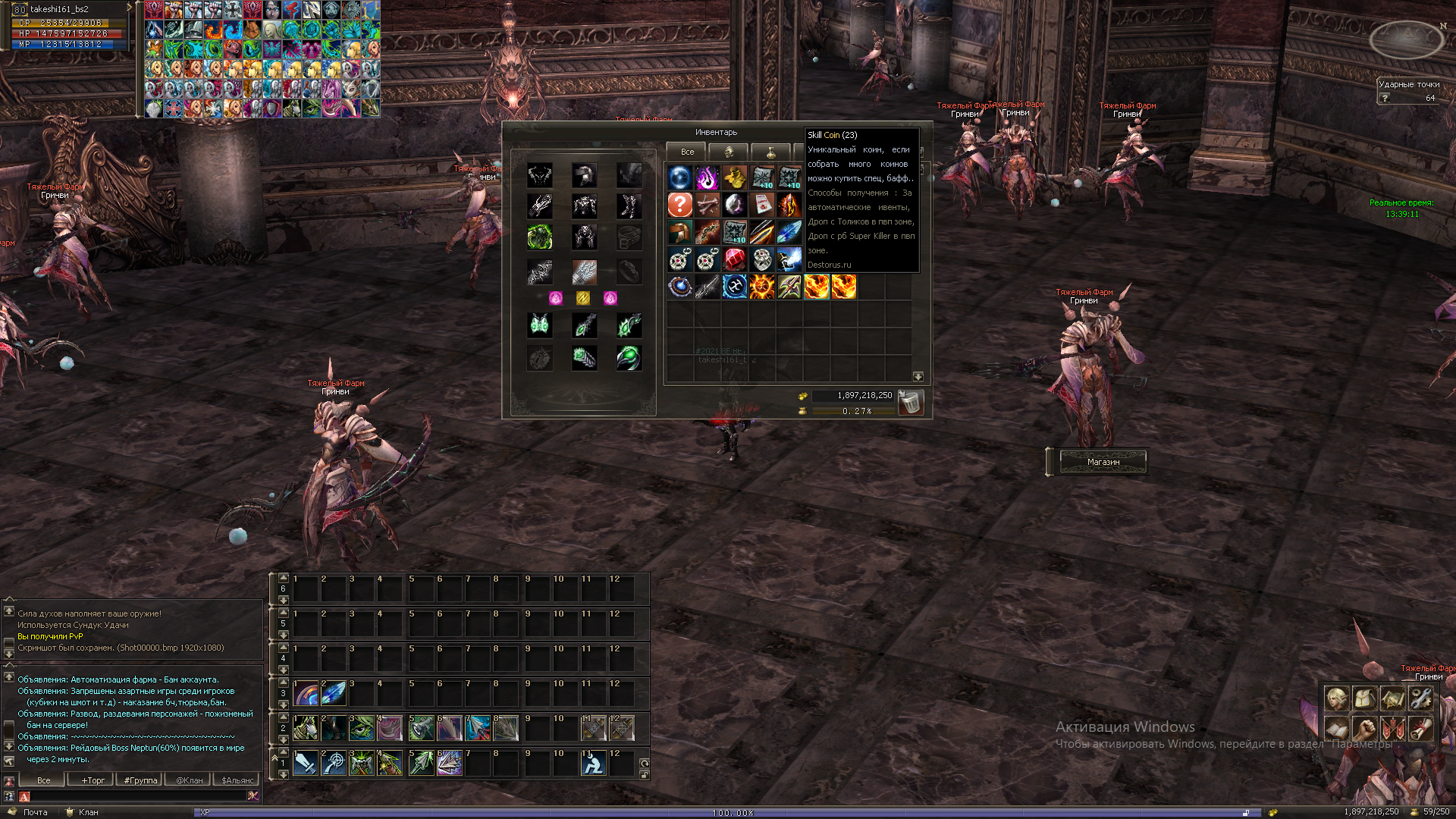This screenshot has width=1456, height=819.
Task: Open the Почта mail button
Action: pos(35,812)
